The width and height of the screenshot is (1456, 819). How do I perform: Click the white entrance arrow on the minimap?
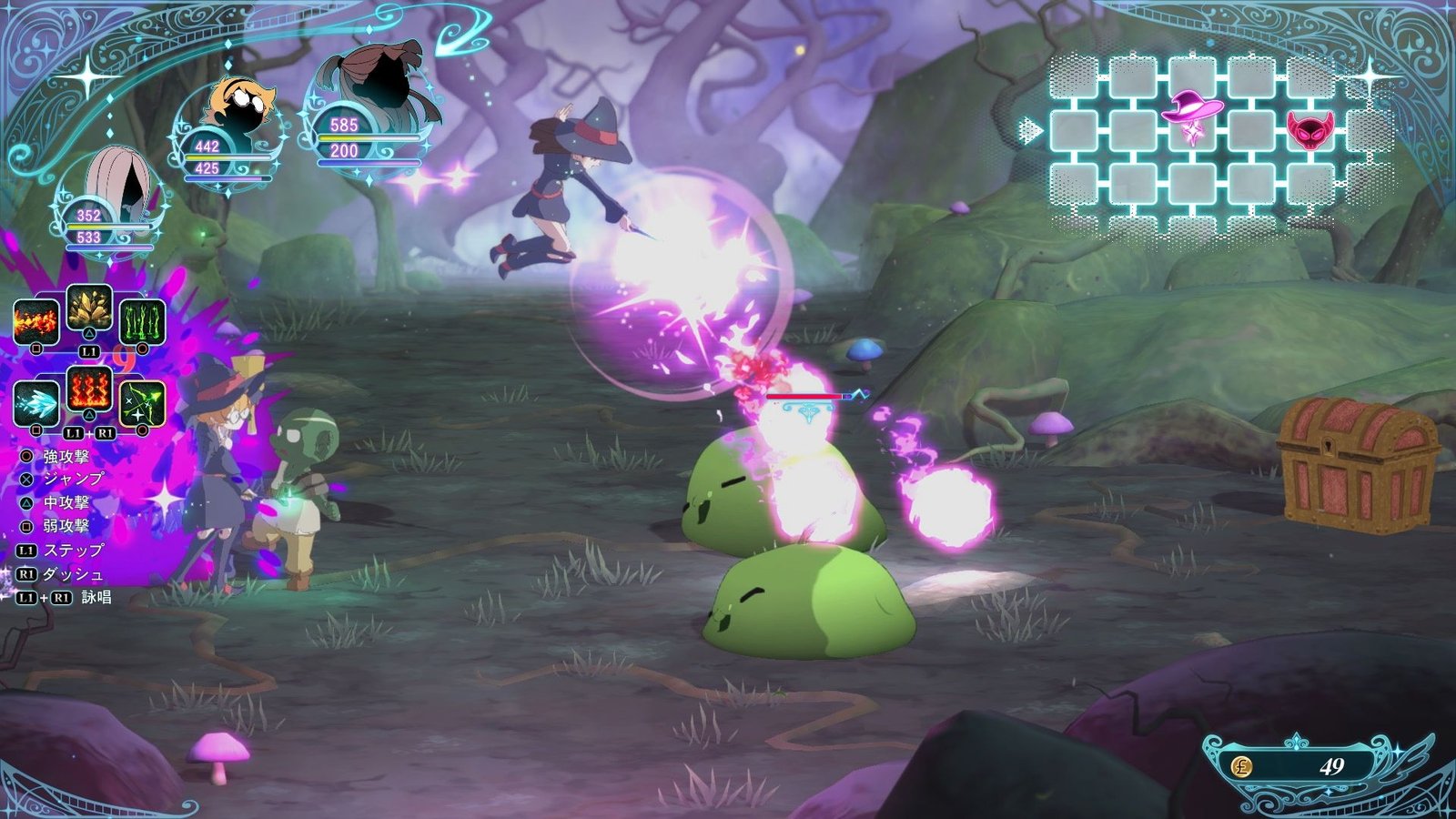[1031, 131]
